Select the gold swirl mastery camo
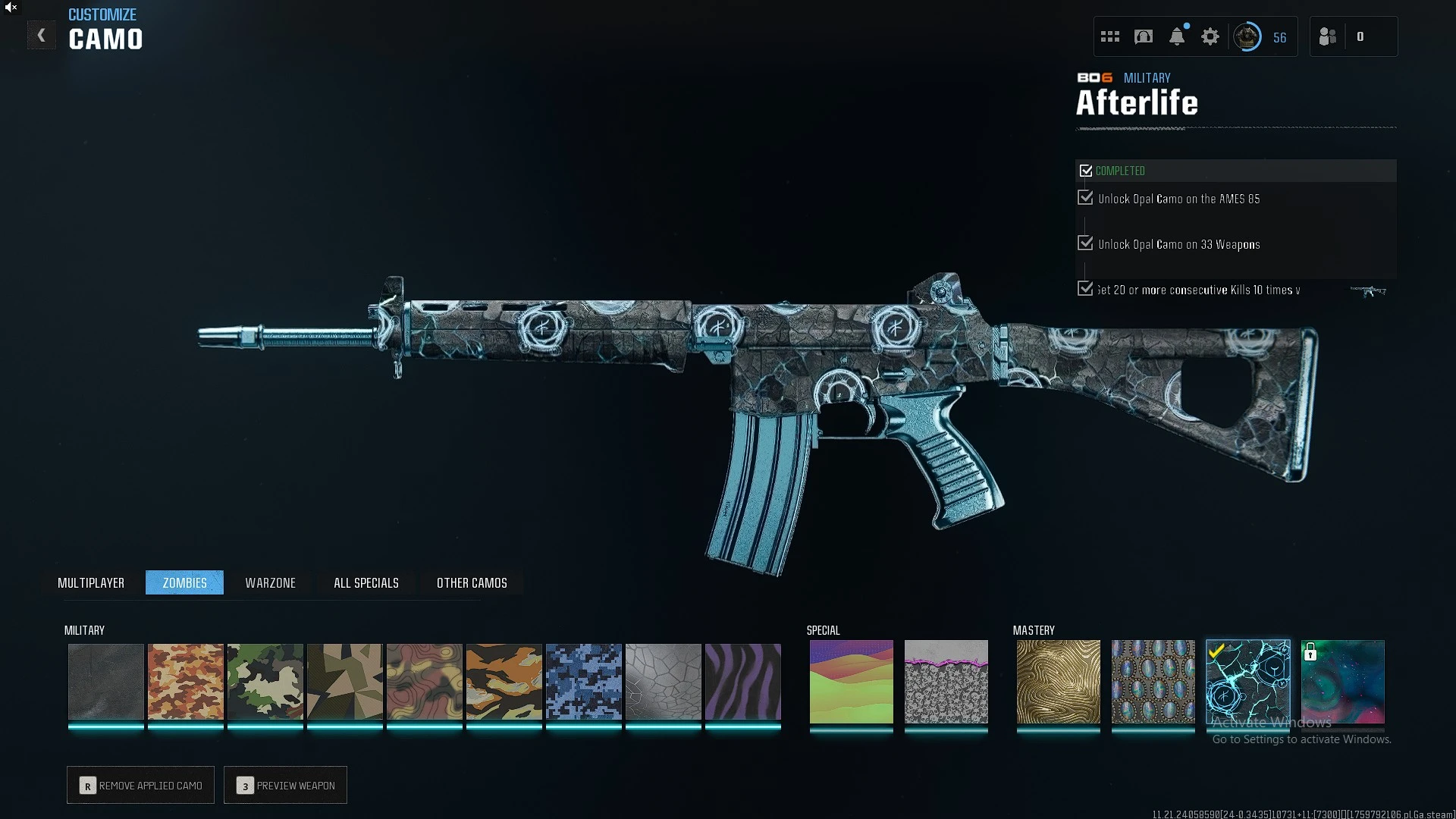Viewport: 1456px width, 819px height. pyautogui.click(x=1058, y=681)
